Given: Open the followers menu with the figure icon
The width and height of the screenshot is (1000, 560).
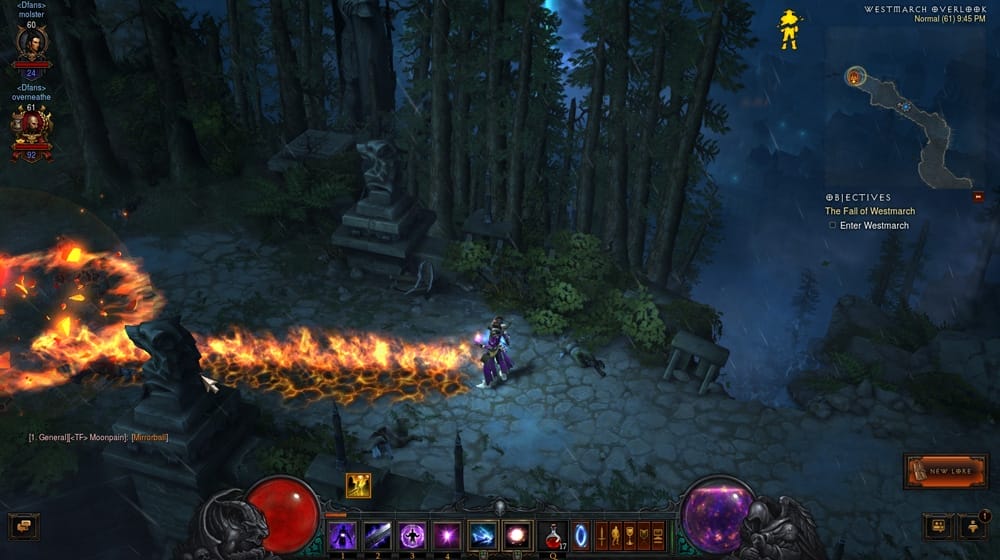Looking at the screenshot, I should [x=616, y=534].
